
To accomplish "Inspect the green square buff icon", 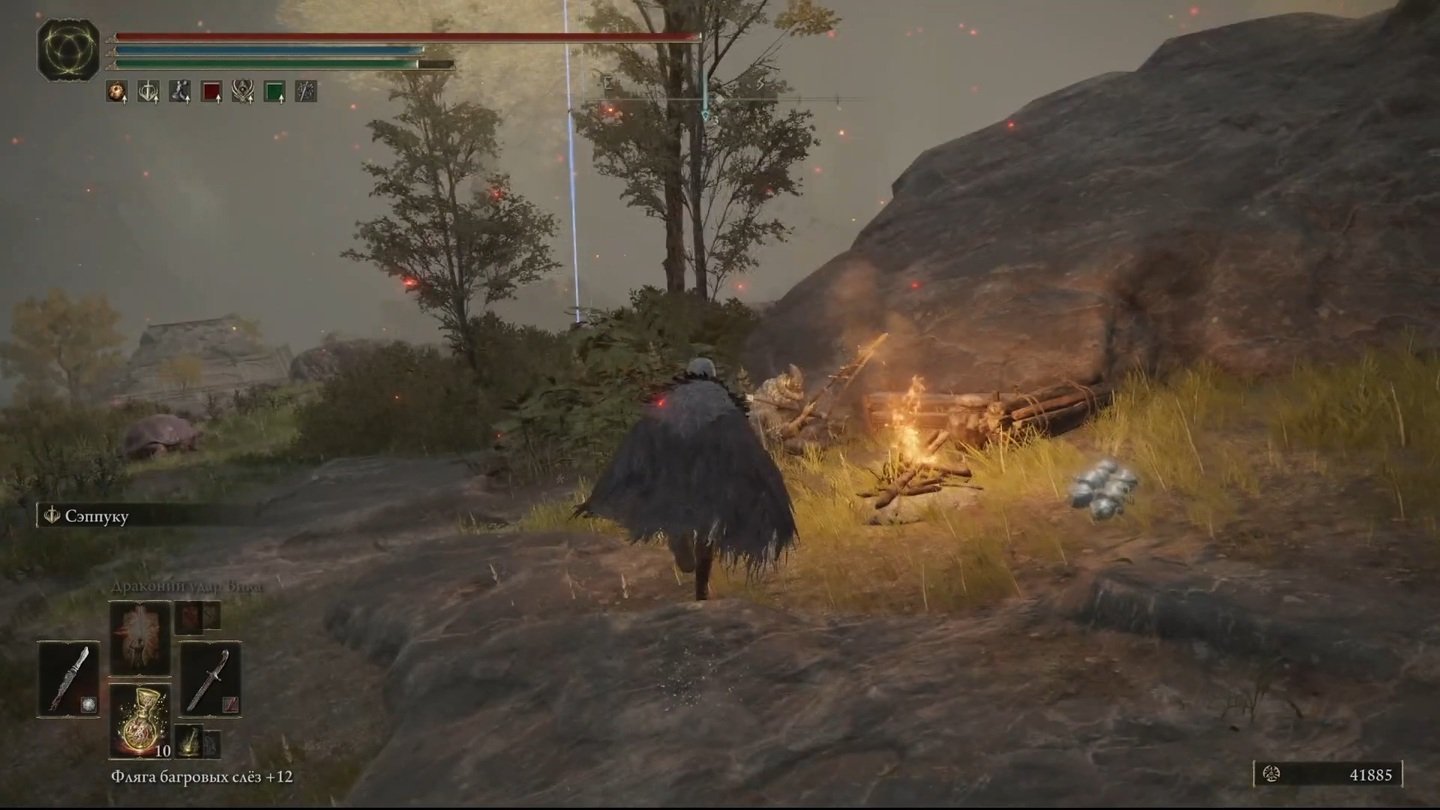I will 274,91.
